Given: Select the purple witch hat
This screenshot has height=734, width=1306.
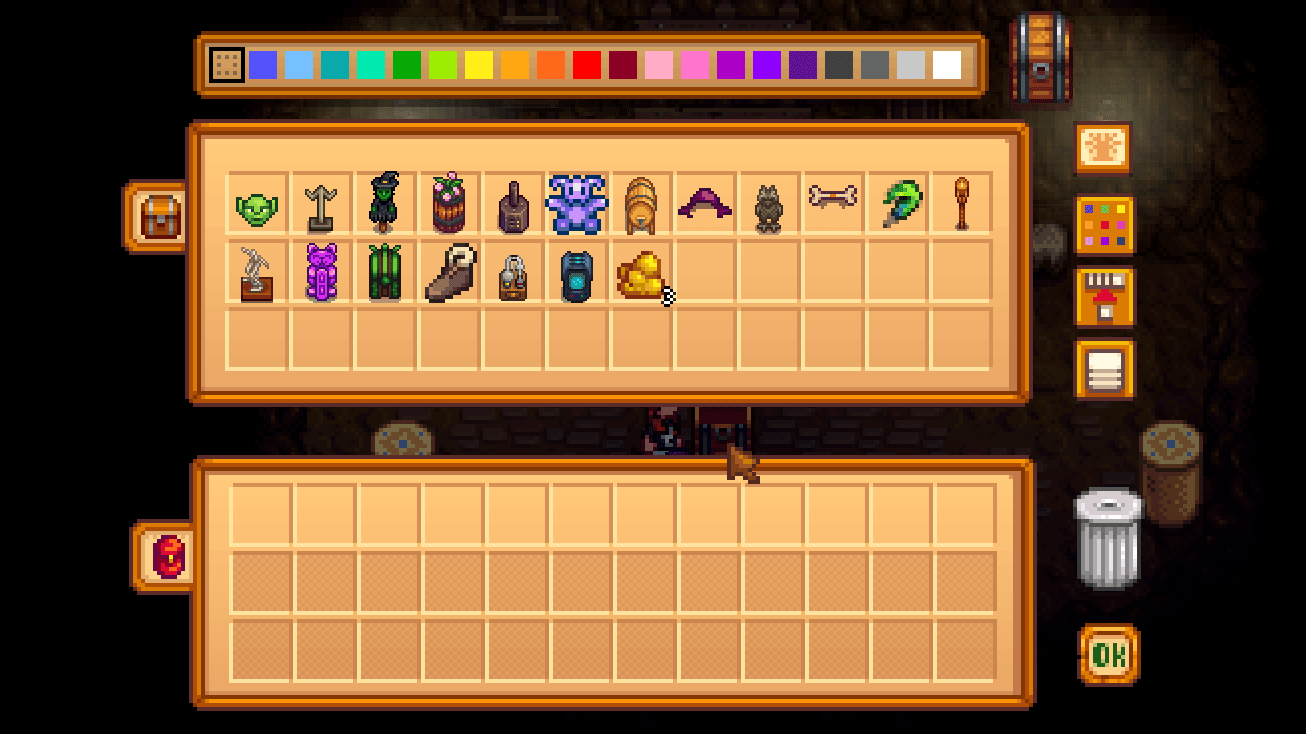Looking at the screenshot, I should coord(704,205).
